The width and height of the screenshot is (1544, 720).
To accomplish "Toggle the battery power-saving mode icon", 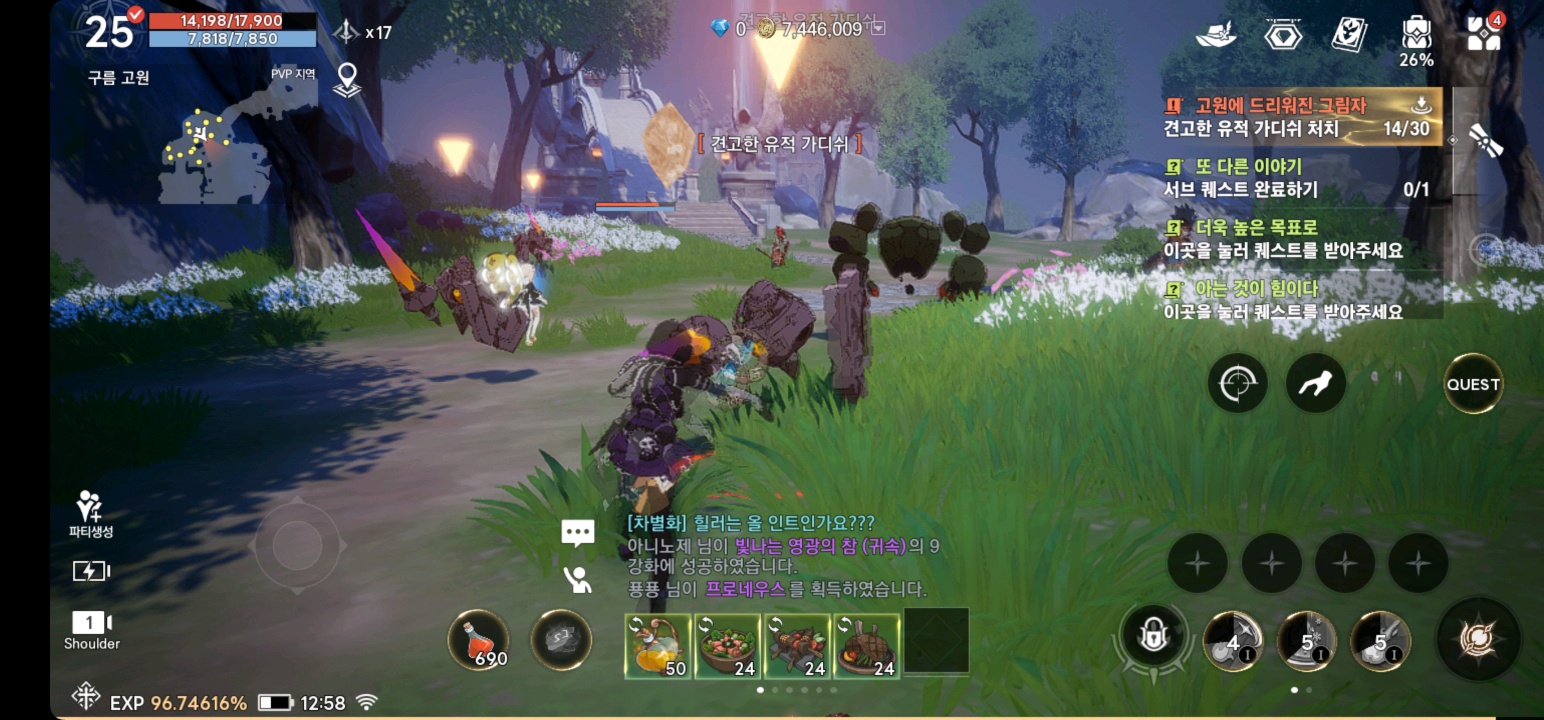I will [x=91, y=571].
